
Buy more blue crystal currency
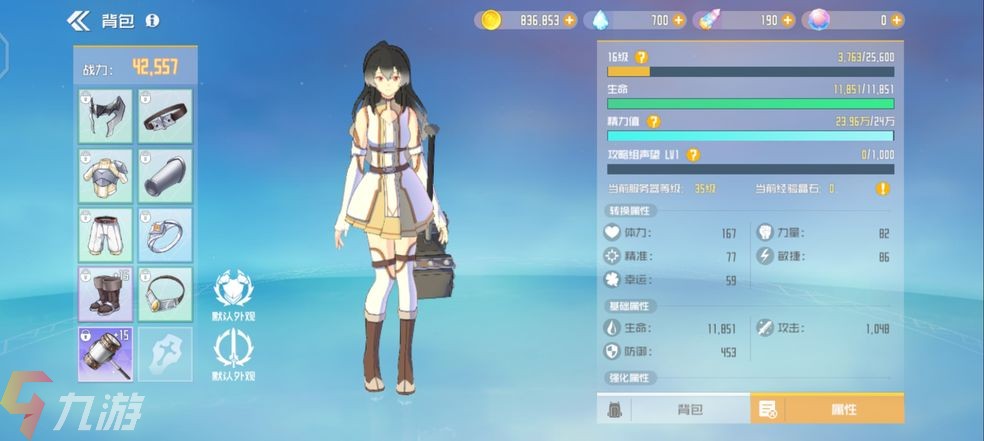point(679,20)
